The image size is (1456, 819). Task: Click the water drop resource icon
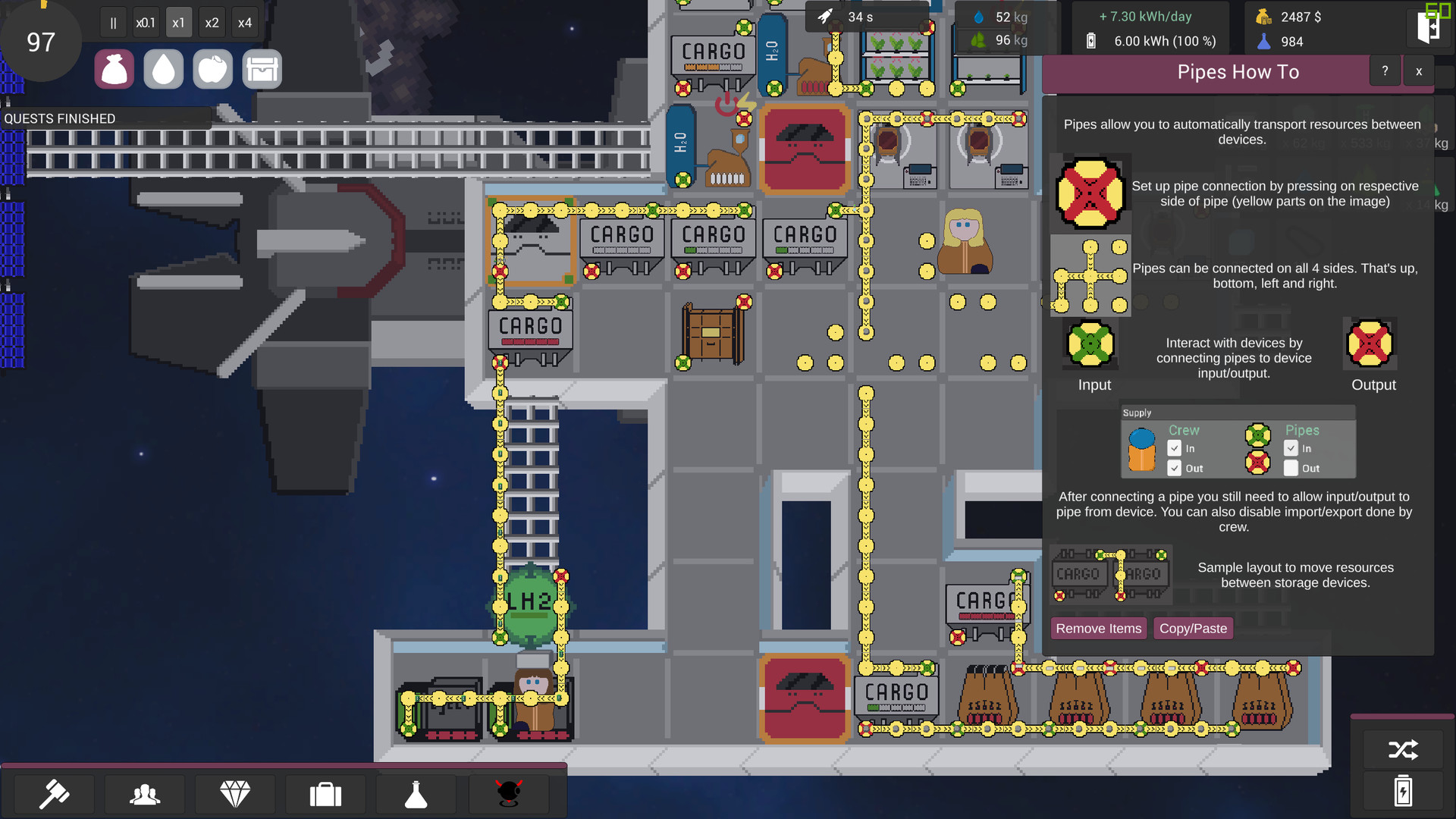coord(163,68)
